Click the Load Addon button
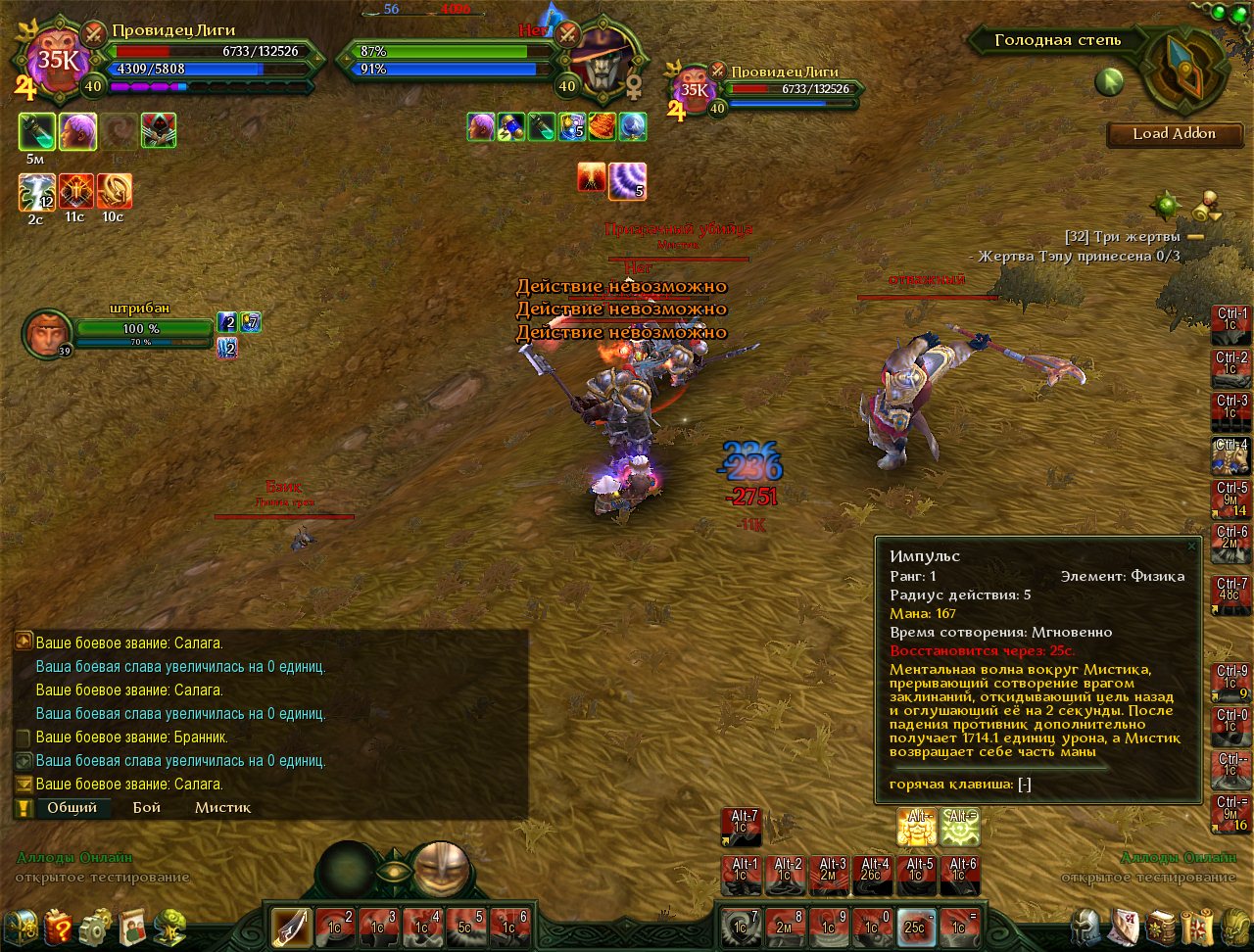Screen dimensions: 1254x952 tap(1174, 134)
